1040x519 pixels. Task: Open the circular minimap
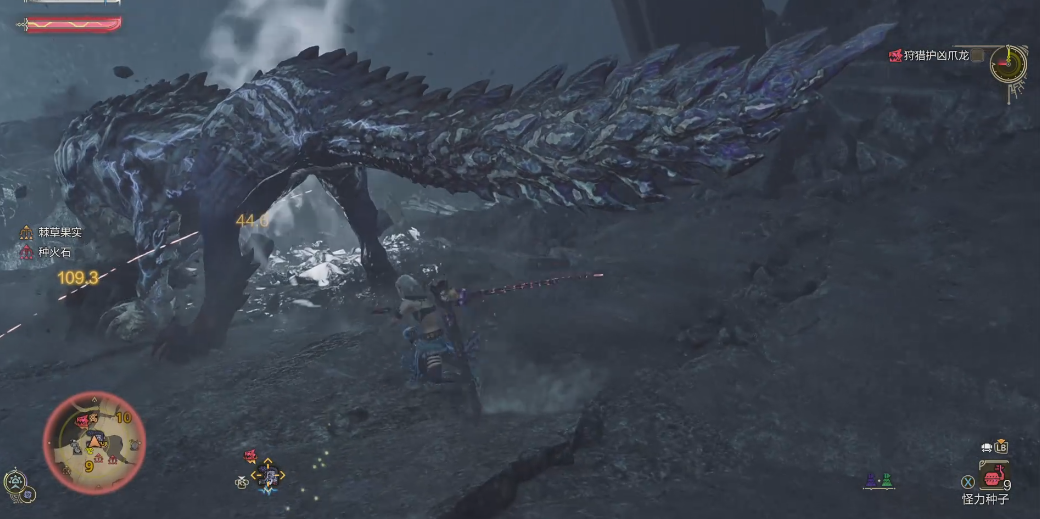coord(94,441)
